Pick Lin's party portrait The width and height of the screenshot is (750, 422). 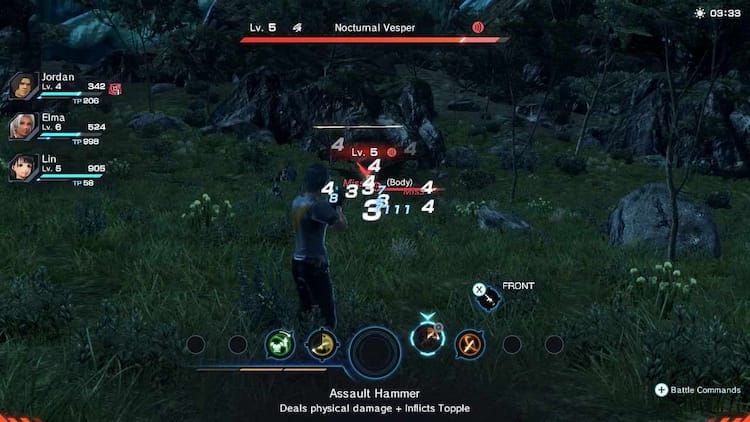22,167
